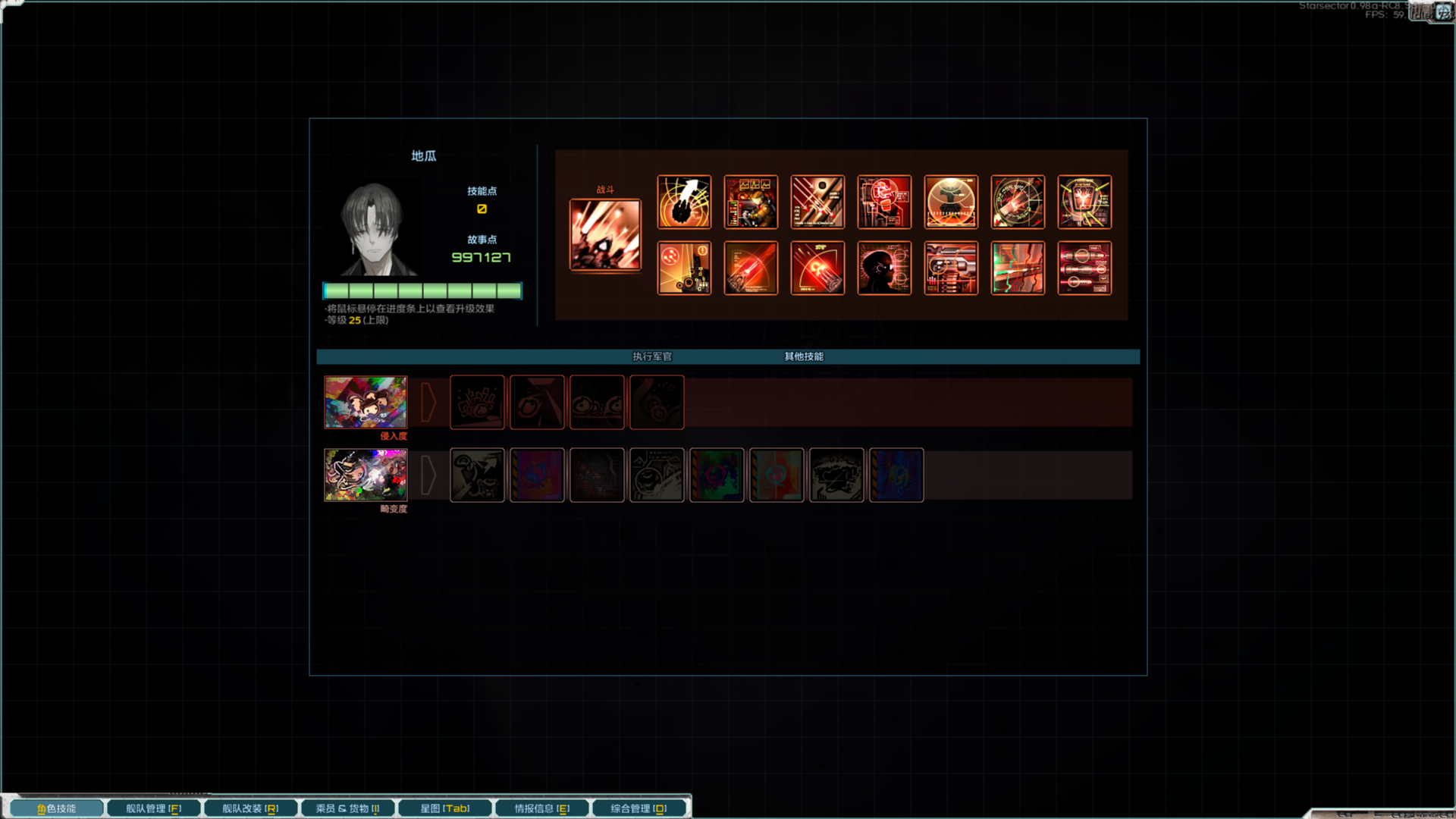The image size is (1456, 819).
Task: Select the head-silhouette target analysis skill
Action: (x=883, y=268)
